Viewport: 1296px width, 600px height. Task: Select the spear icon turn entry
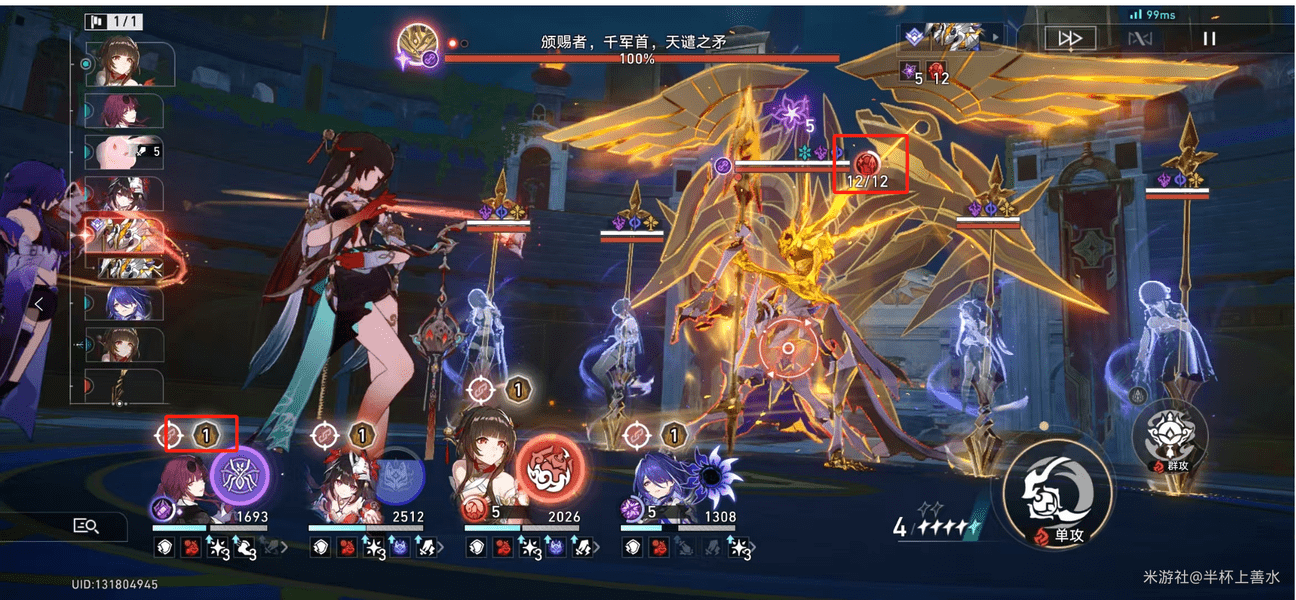point(127,385)
